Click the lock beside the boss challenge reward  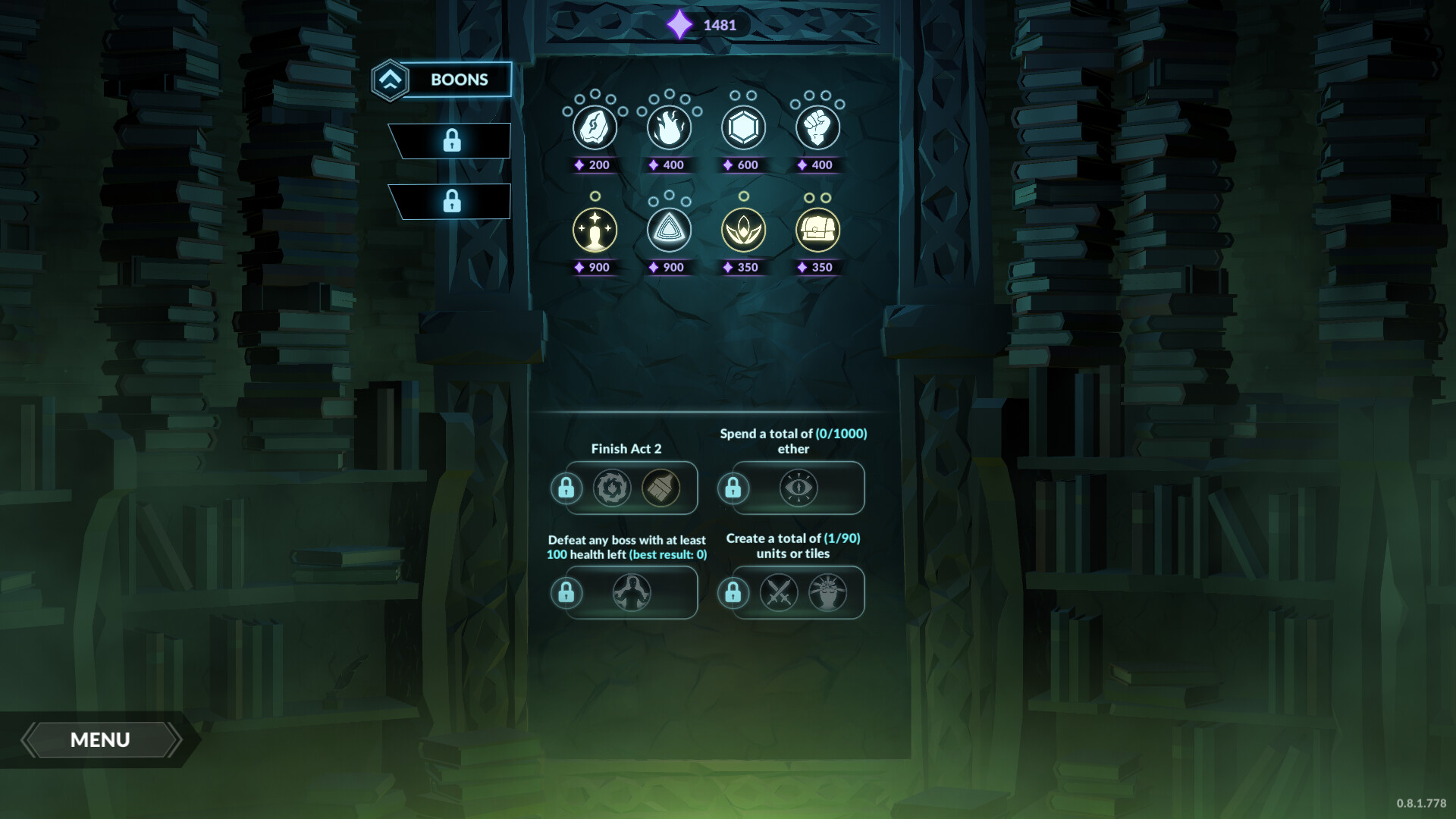point(568,593)
